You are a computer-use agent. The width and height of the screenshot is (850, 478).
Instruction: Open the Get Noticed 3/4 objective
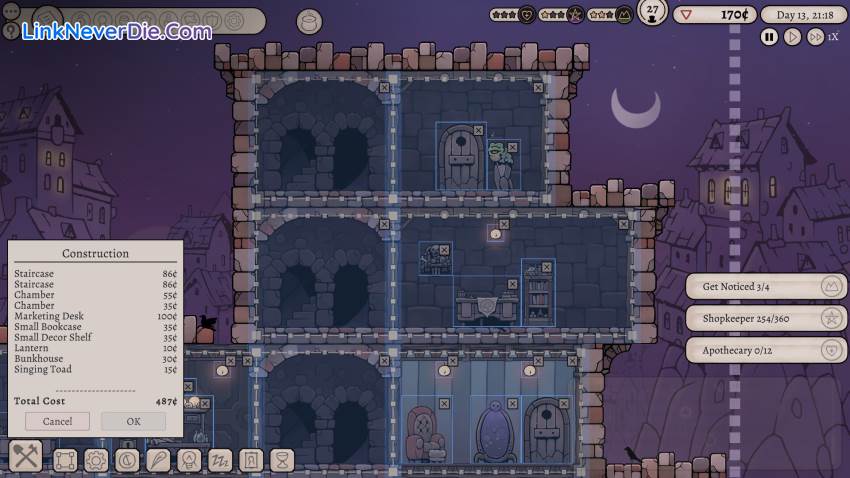(766, 287)
